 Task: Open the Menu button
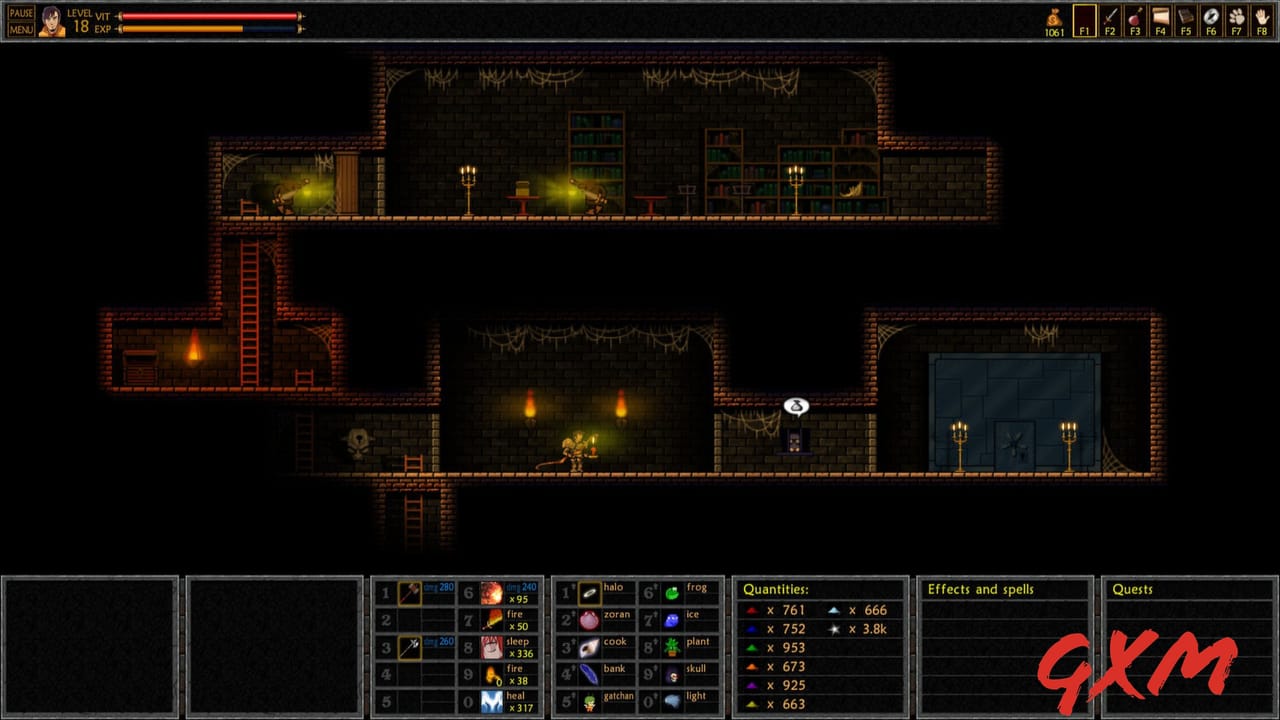[x=21, y=30]
